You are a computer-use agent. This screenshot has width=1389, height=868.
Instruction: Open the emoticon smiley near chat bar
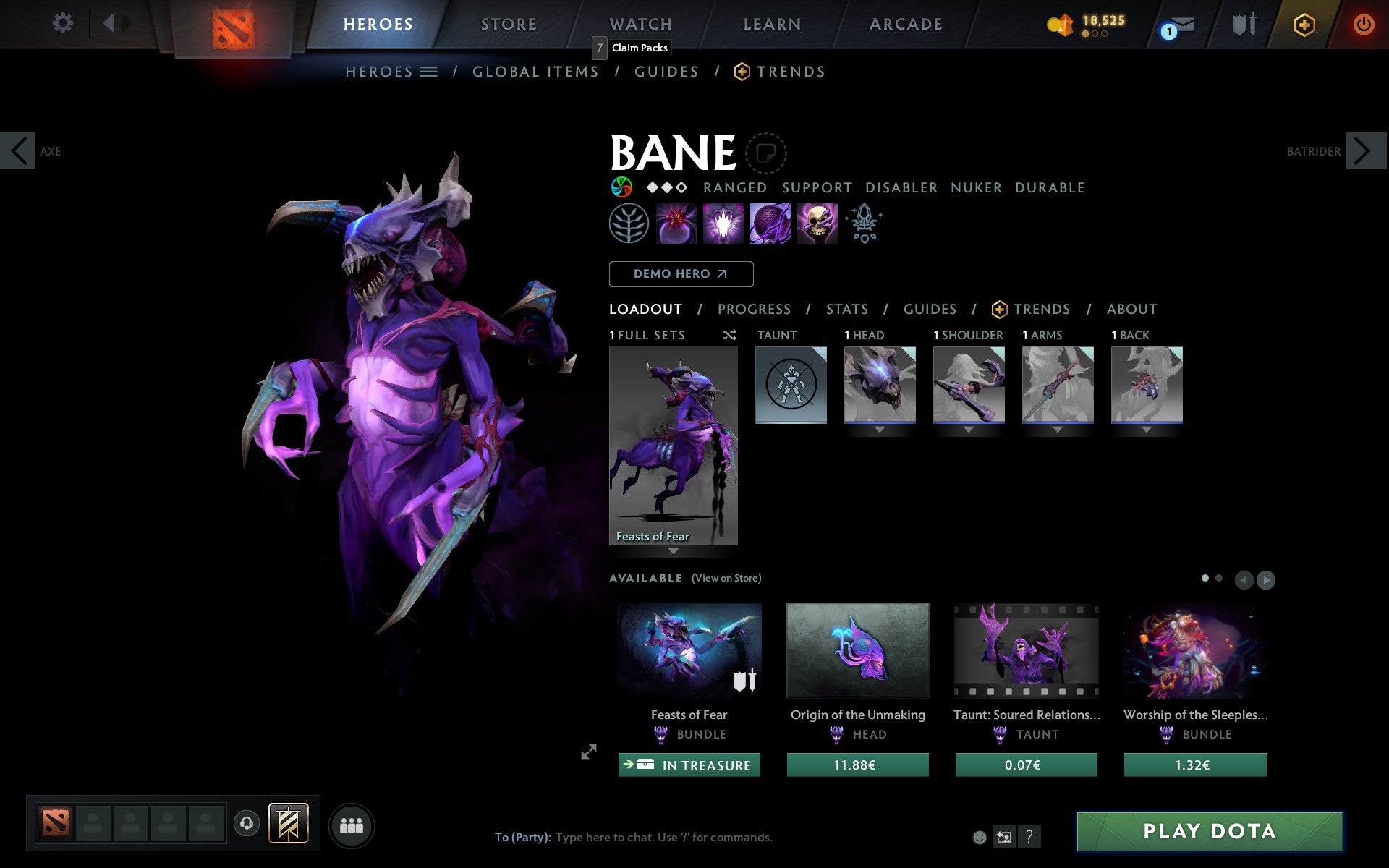[980, 838]
